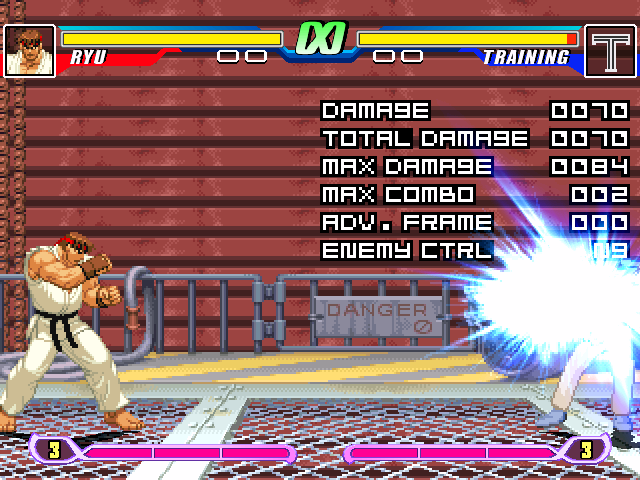
Task: Select the Training dummy T emblem
Action: coord(610,50)
